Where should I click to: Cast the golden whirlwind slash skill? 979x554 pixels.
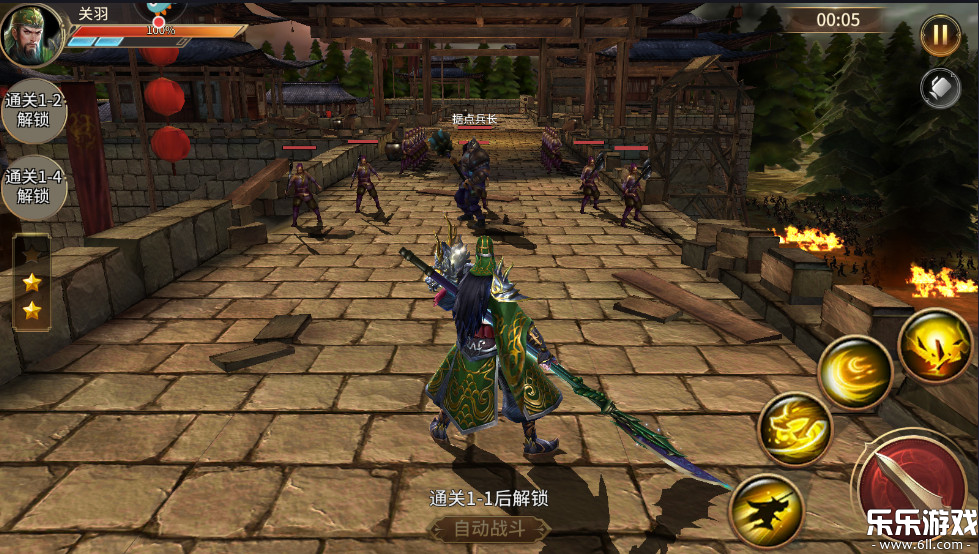pyautogui.click(x=855, y=373)
